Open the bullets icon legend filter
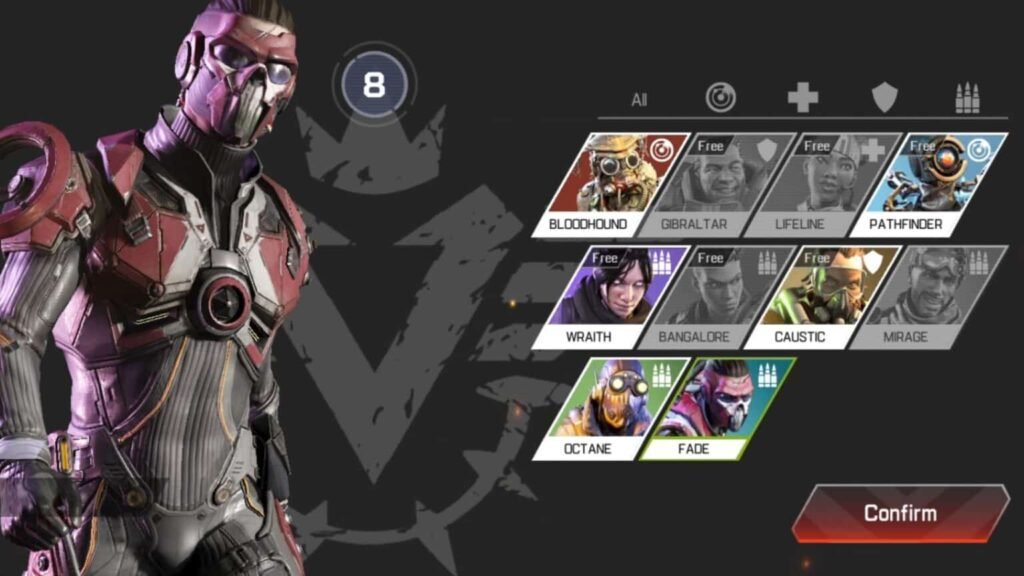The image size is (1024, 576). pyautogui.click(x=966, y=97)
